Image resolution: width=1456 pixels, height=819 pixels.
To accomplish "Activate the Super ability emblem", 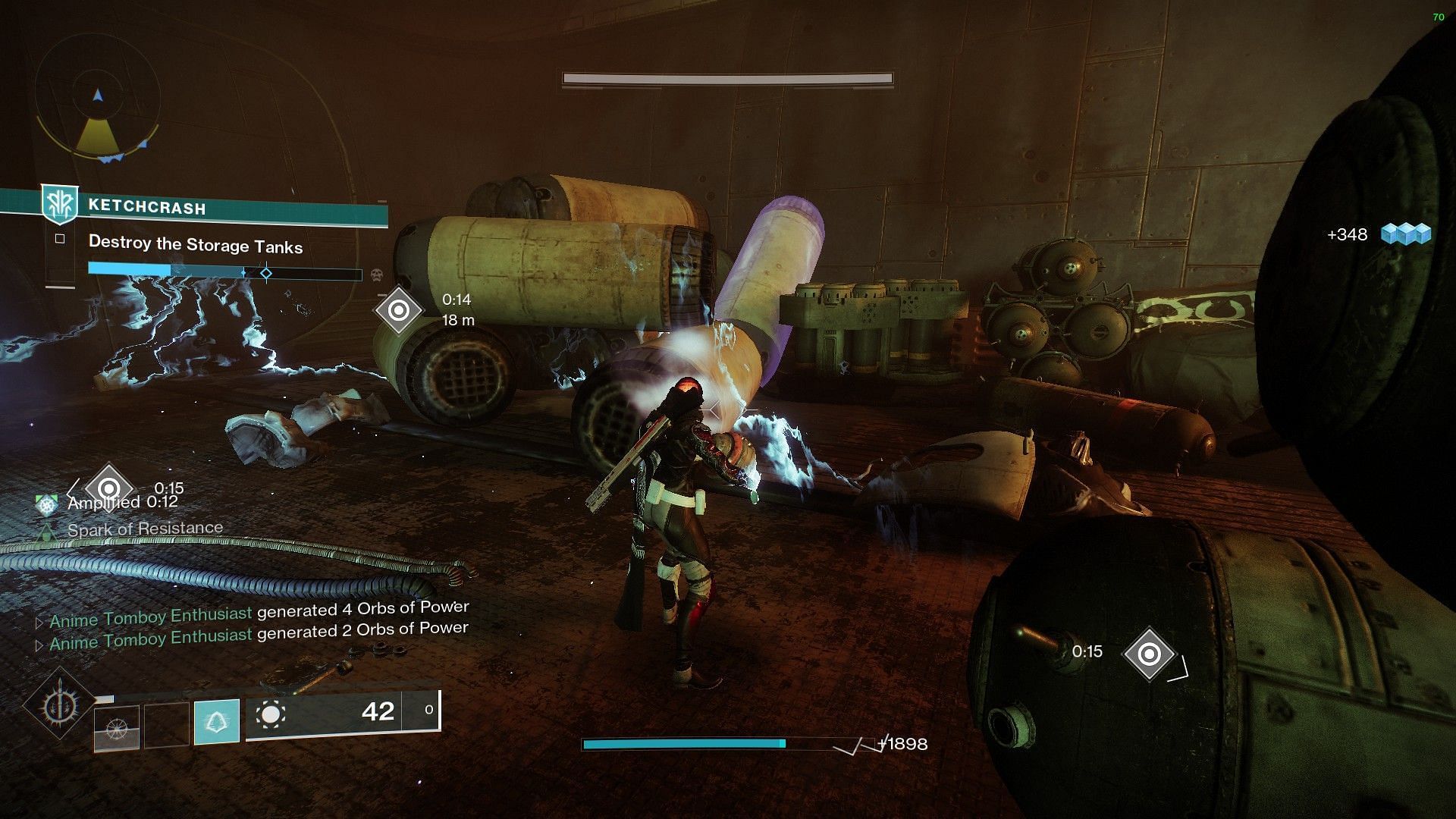I will (58, 706).
